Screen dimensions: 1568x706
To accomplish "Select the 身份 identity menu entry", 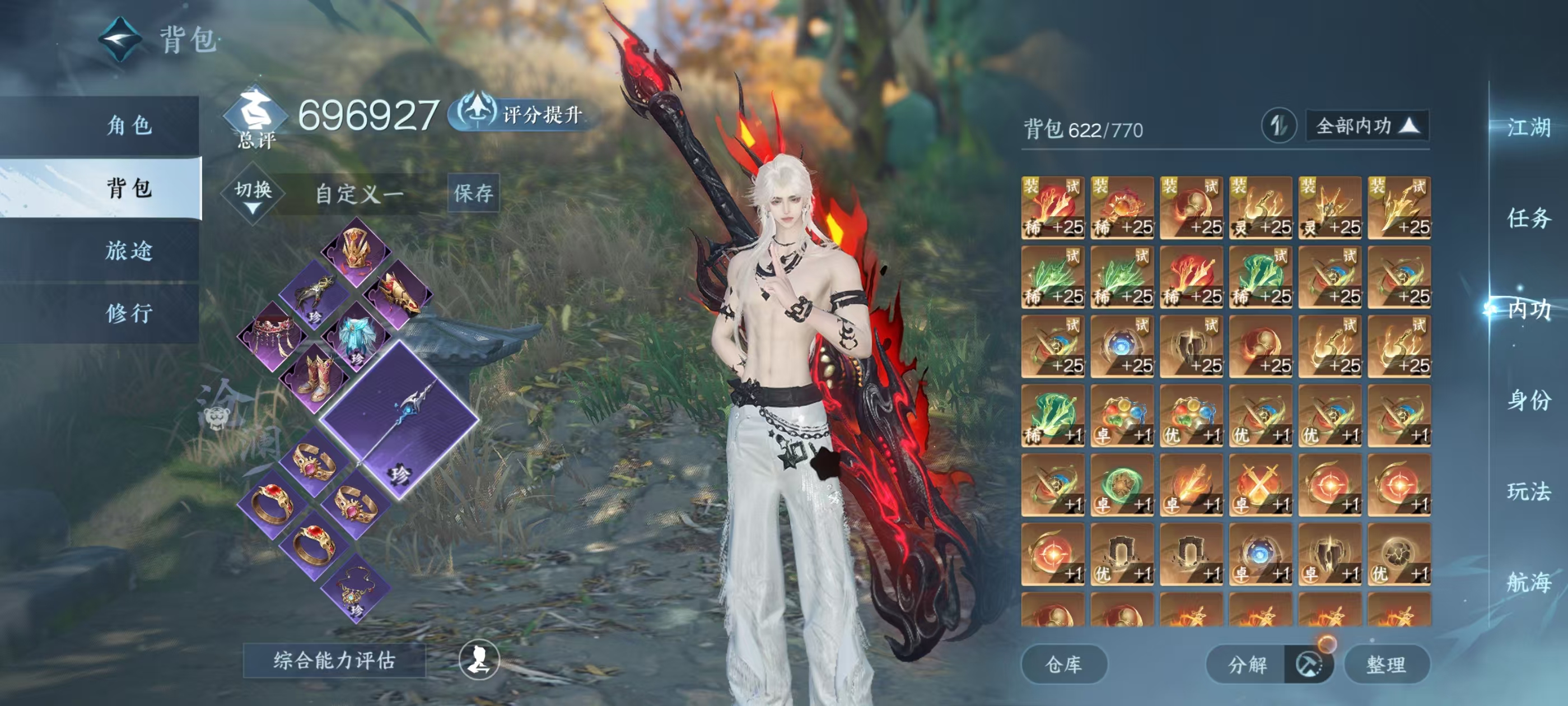I will click(1528, 400).
